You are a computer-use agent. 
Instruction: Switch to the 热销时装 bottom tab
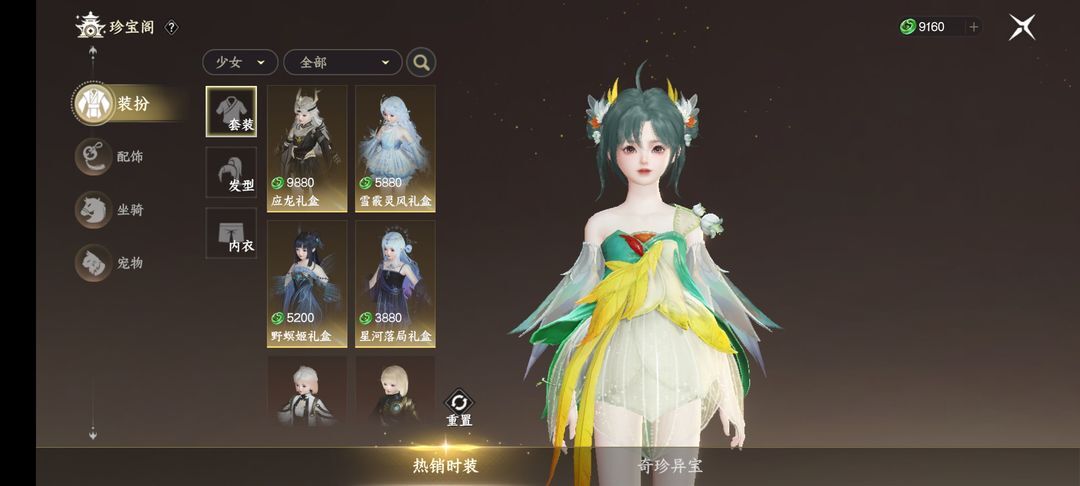[x=446, y=466]
